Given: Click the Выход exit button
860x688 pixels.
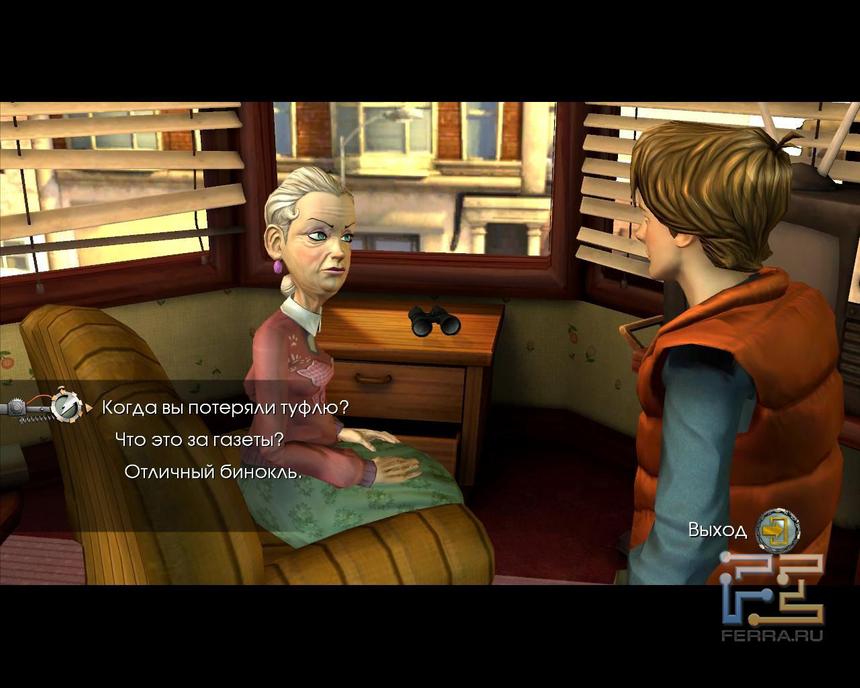Looking at the screenshot, I should pos(777,530).
